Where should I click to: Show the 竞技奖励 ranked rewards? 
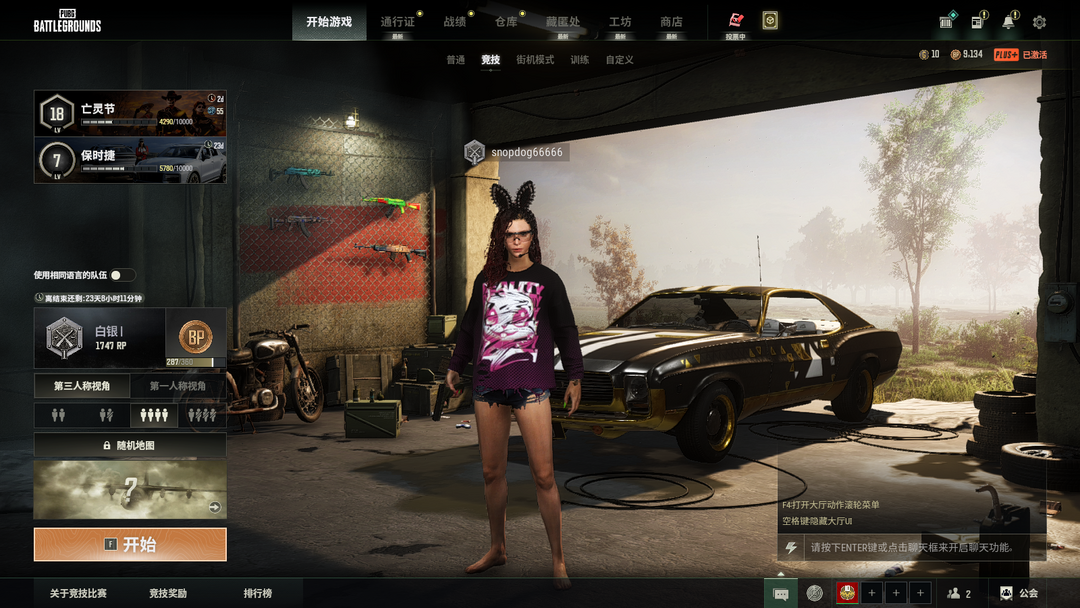(168, 593)
